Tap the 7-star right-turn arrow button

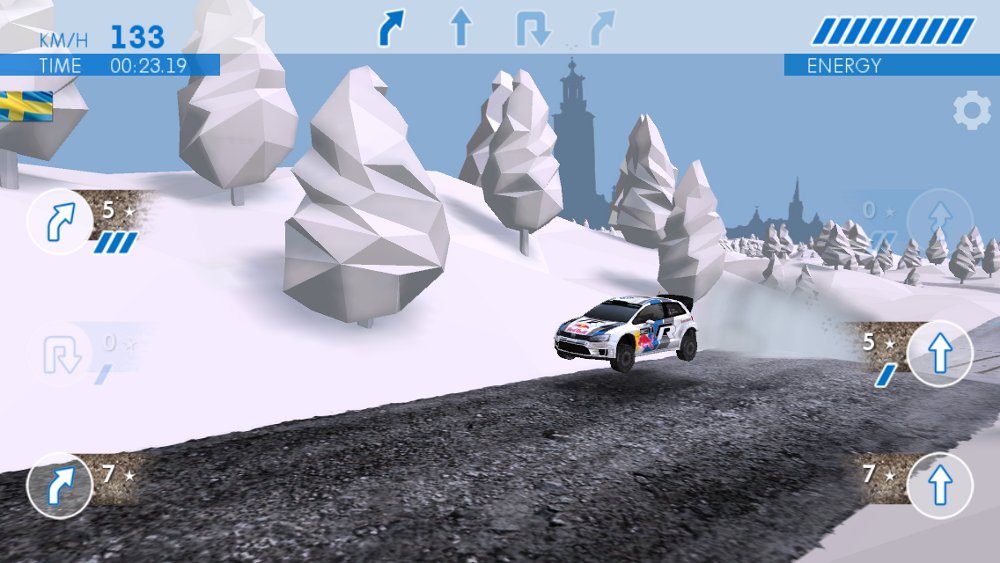tap(59, 486)
